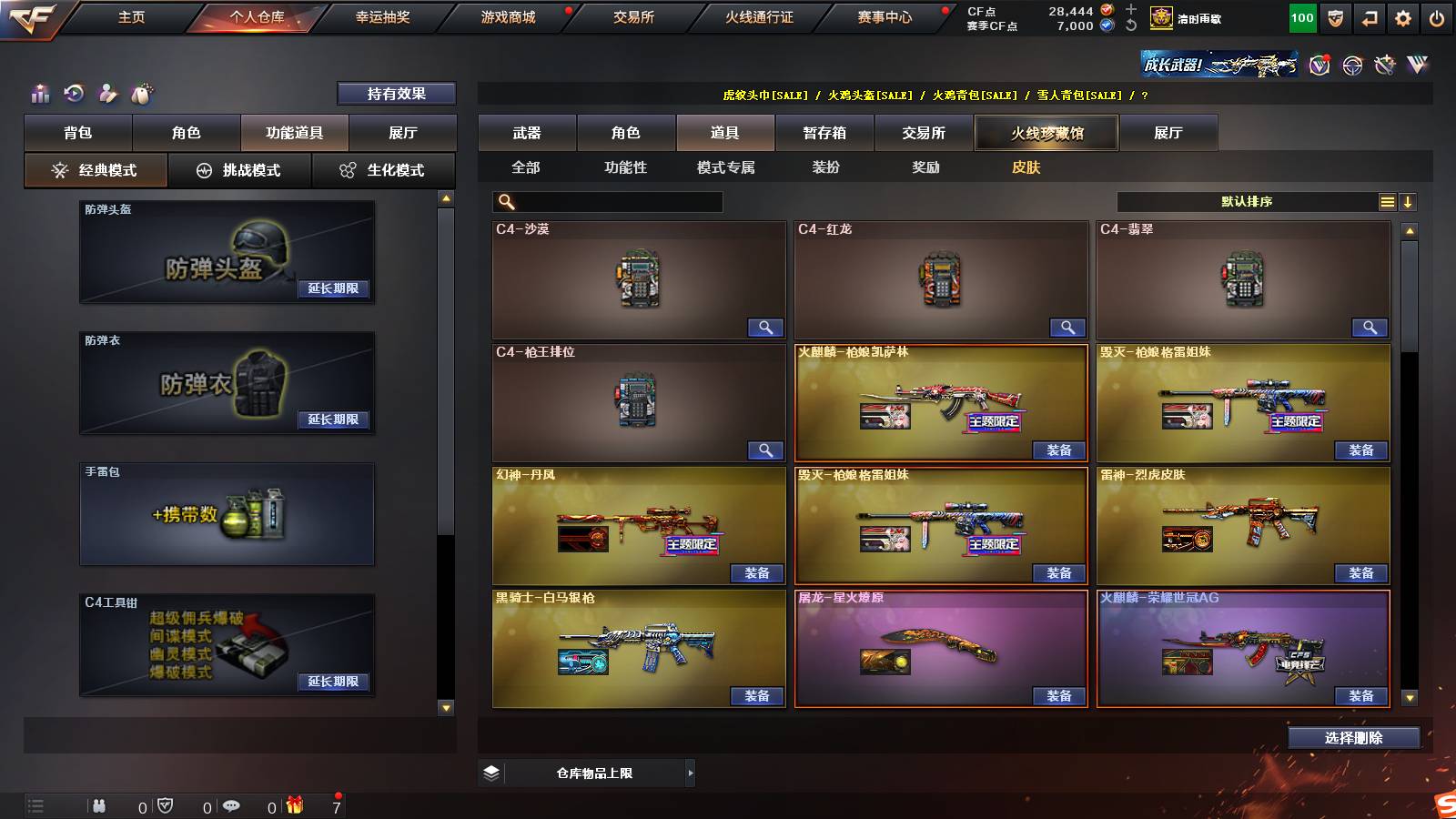The image size is (1456, 819).
Task: Open the gift box icon in the bottom bar
Action: (x=293, y=805)
